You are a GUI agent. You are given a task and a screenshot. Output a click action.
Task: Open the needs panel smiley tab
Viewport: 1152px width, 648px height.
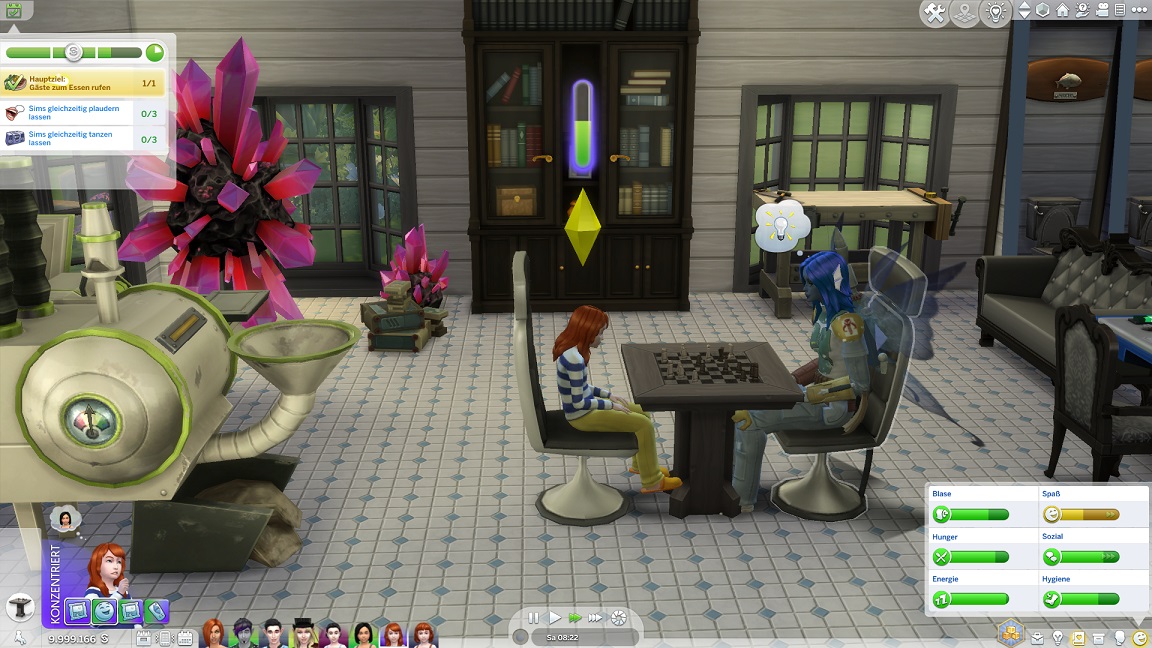(1141, 638)
